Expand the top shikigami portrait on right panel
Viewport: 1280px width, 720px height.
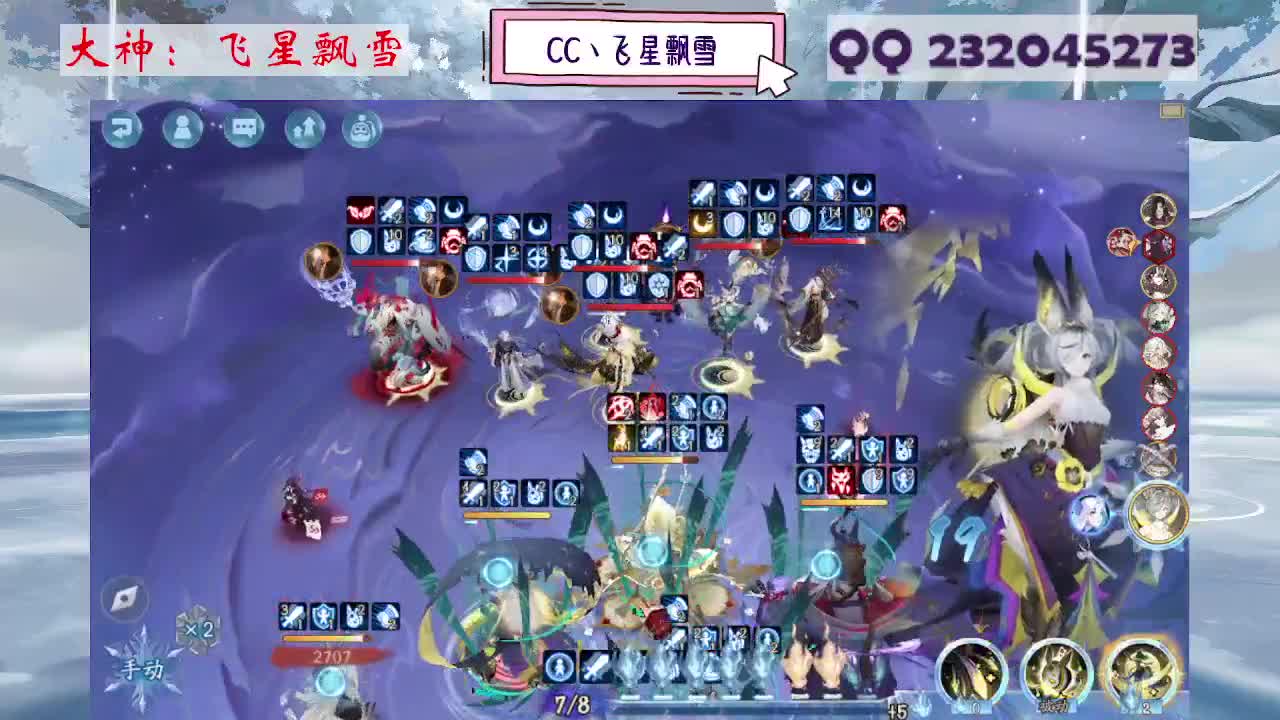click(1160, 212)
